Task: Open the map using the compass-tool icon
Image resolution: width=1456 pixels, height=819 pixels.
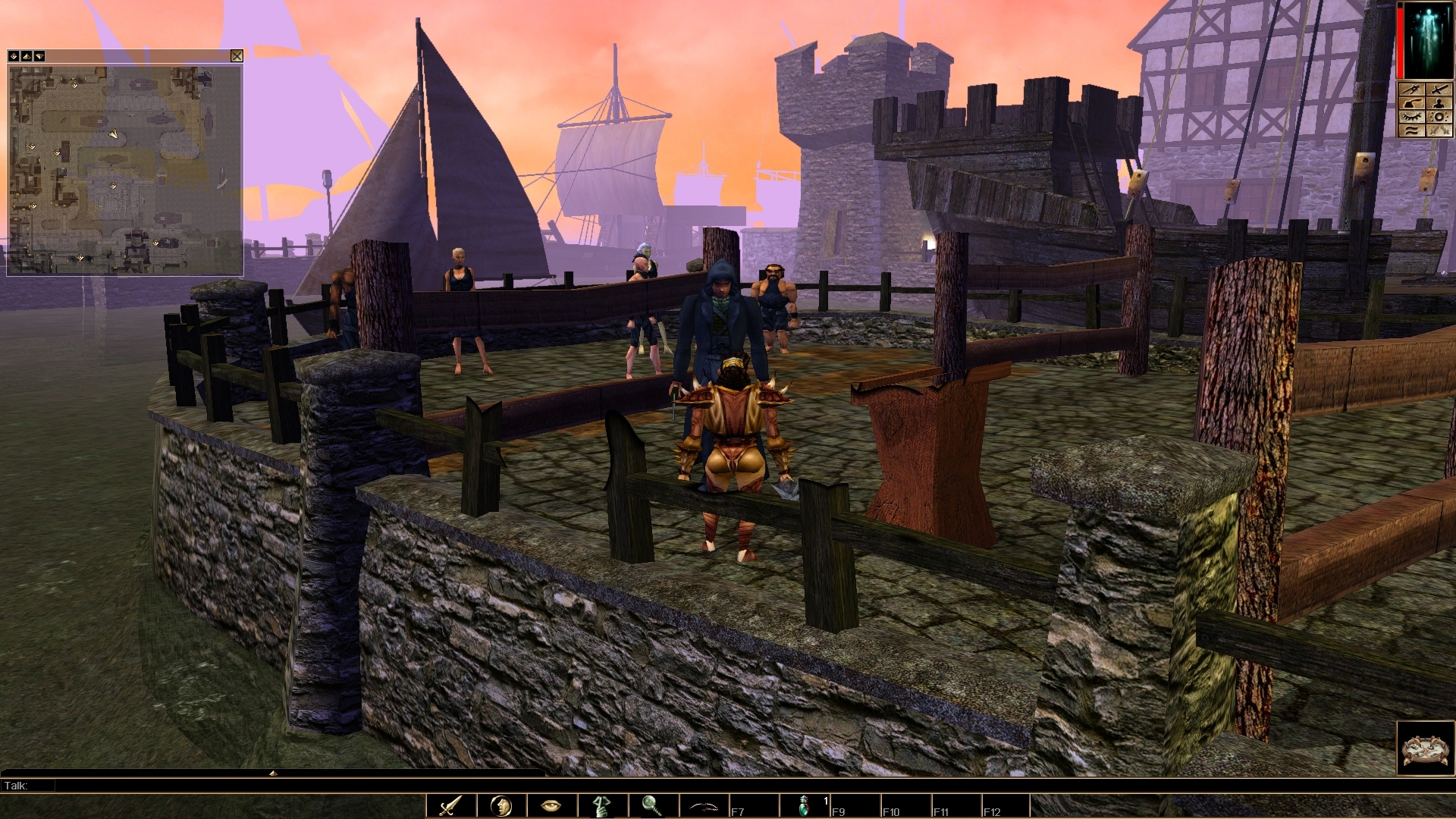Action: (x=1411, y=89)
